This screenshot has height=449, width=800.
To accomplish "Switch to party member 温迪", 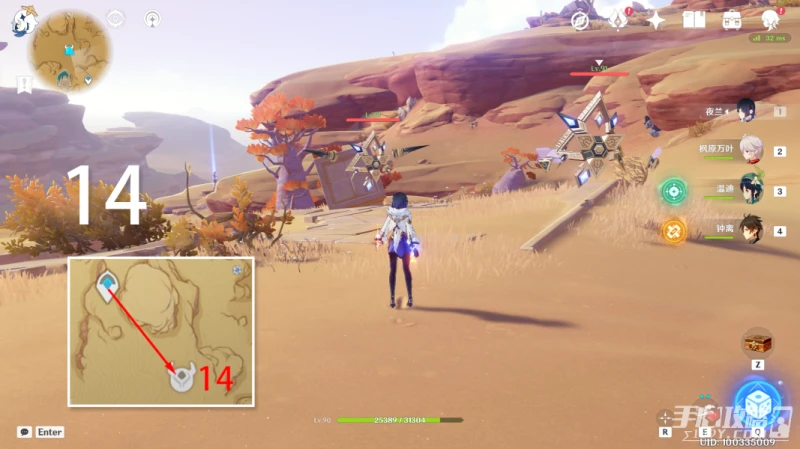I will pos(750,189).
